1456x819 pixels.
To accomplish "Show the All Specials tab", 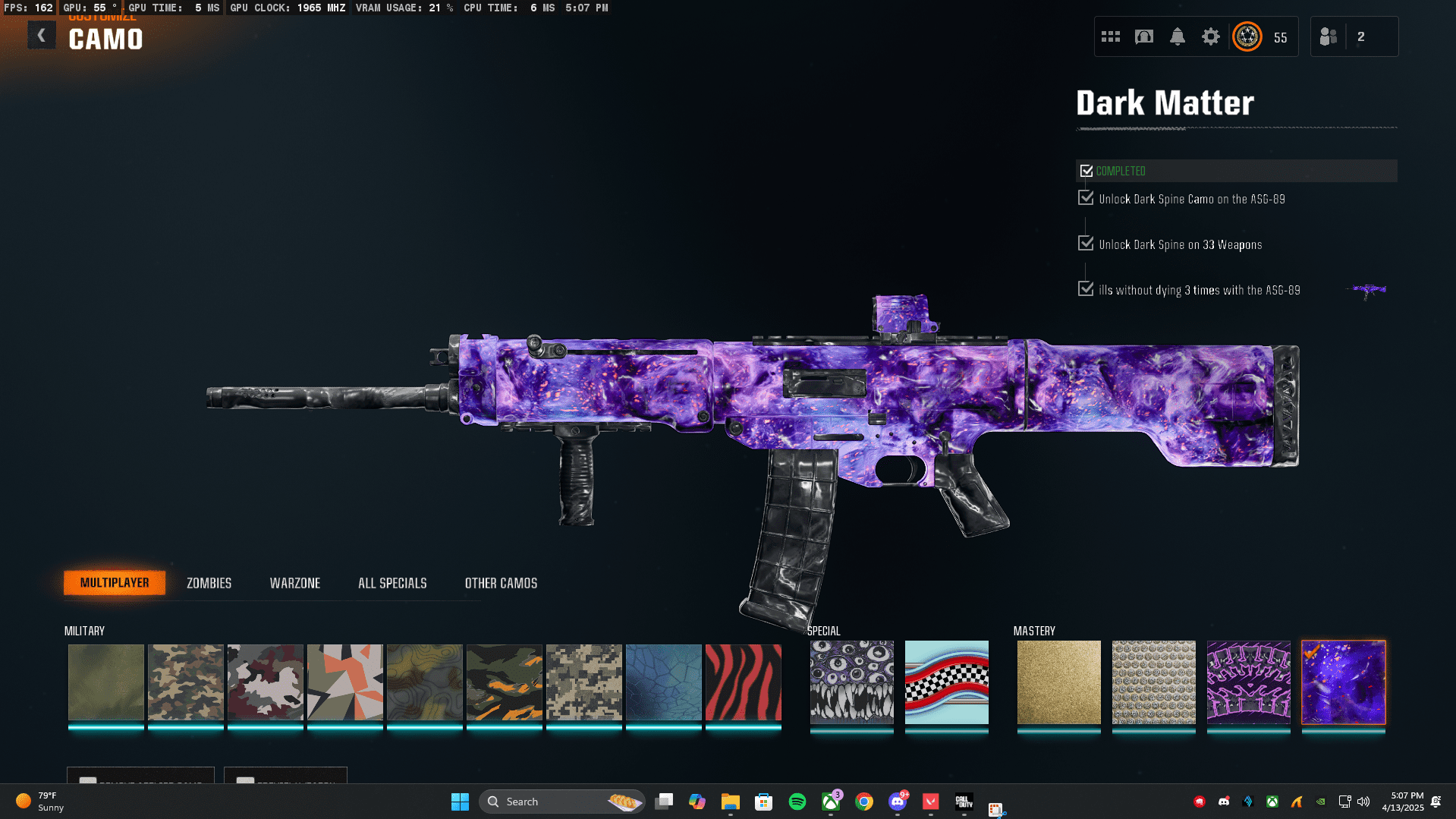I will pyautogui.click(x=392, y=583).
